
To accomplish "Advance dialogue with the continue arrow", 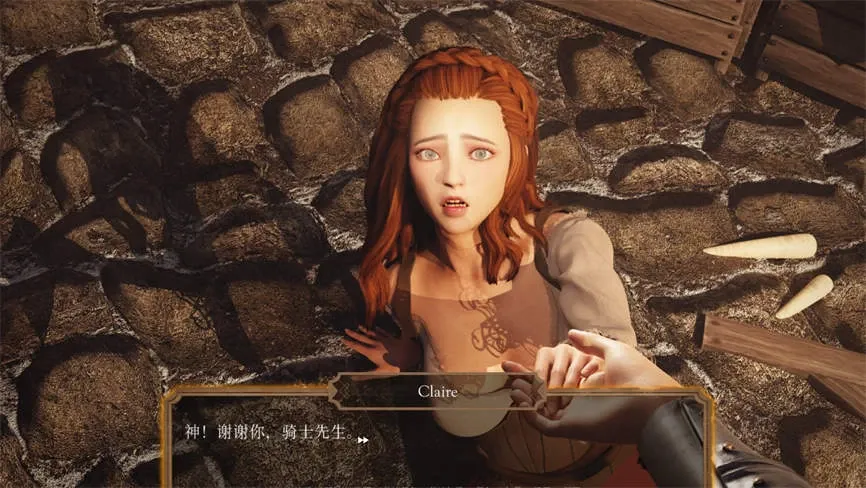I will (x=363, y=438).
